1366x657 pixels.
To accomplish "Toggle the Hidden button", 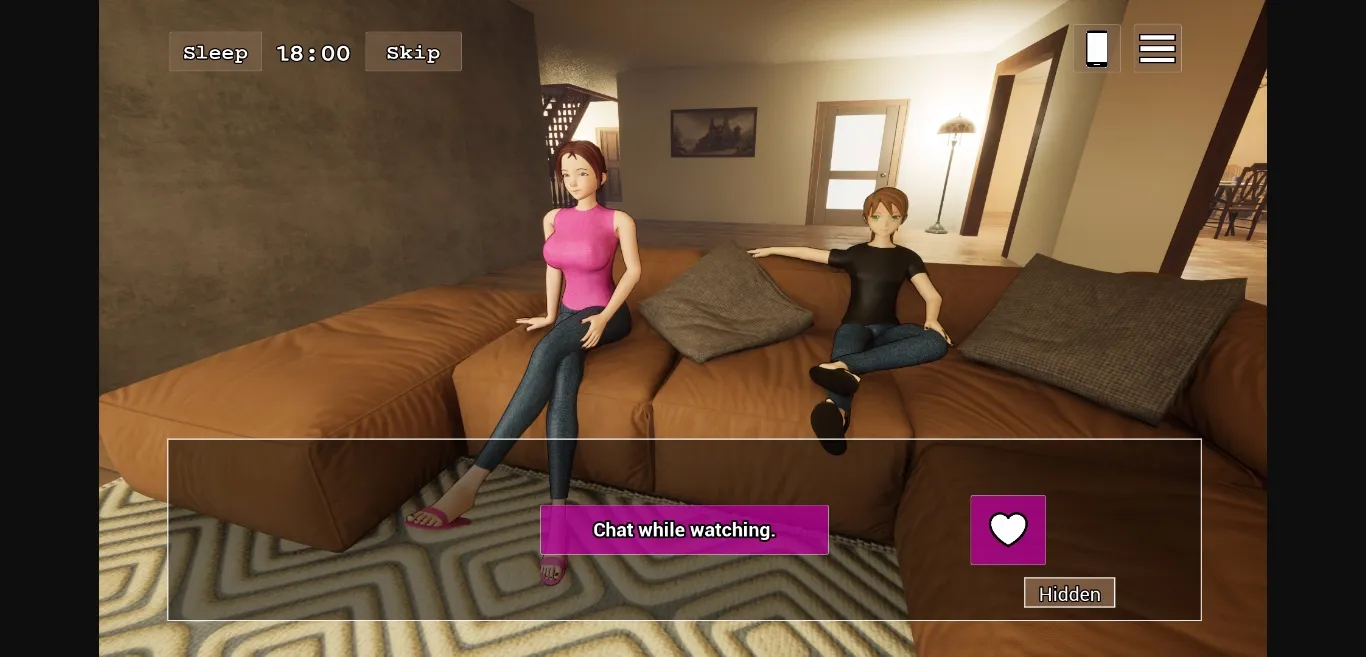I will [x=1069, y=593].
